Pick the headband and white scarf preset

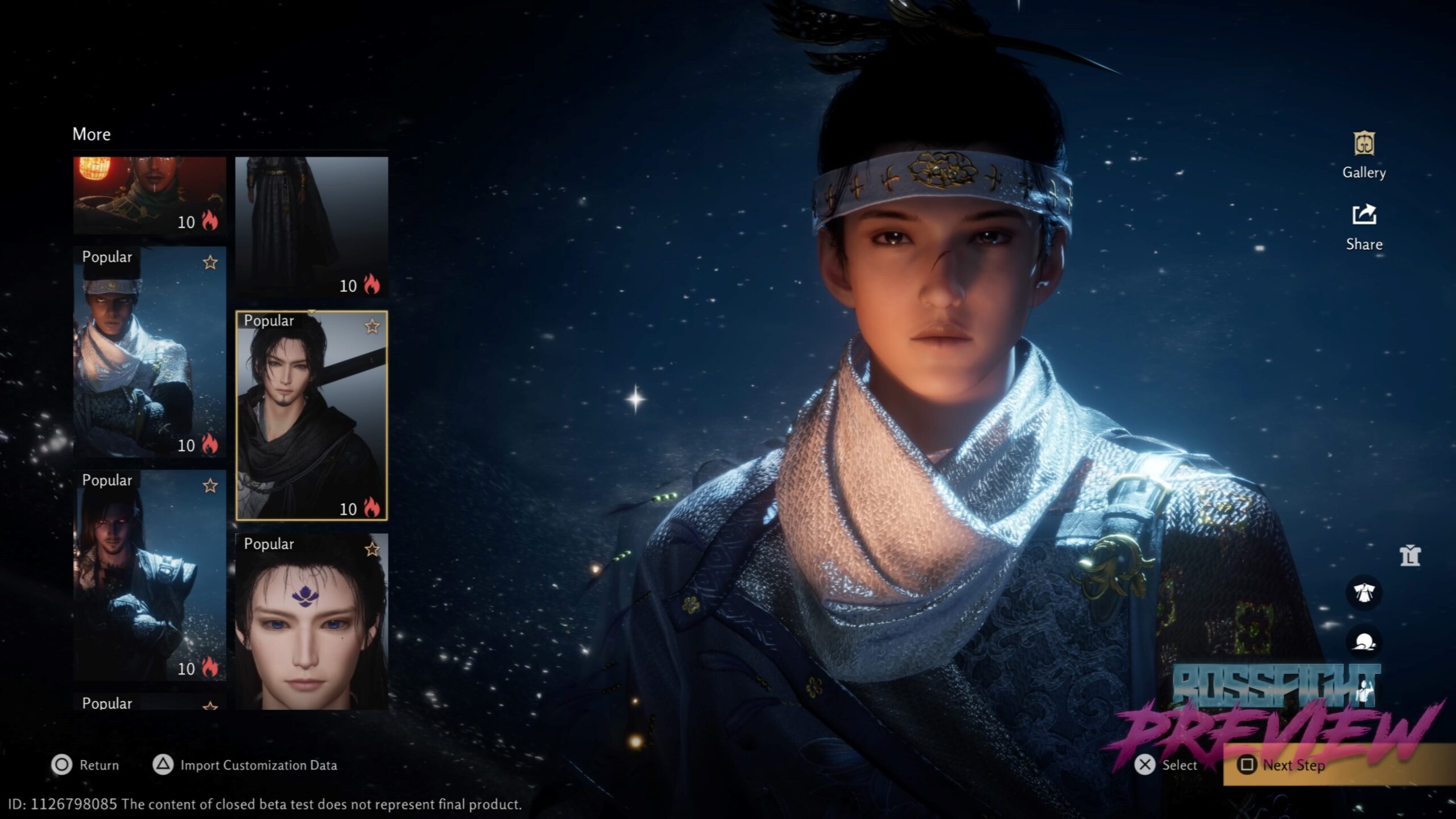150,353
